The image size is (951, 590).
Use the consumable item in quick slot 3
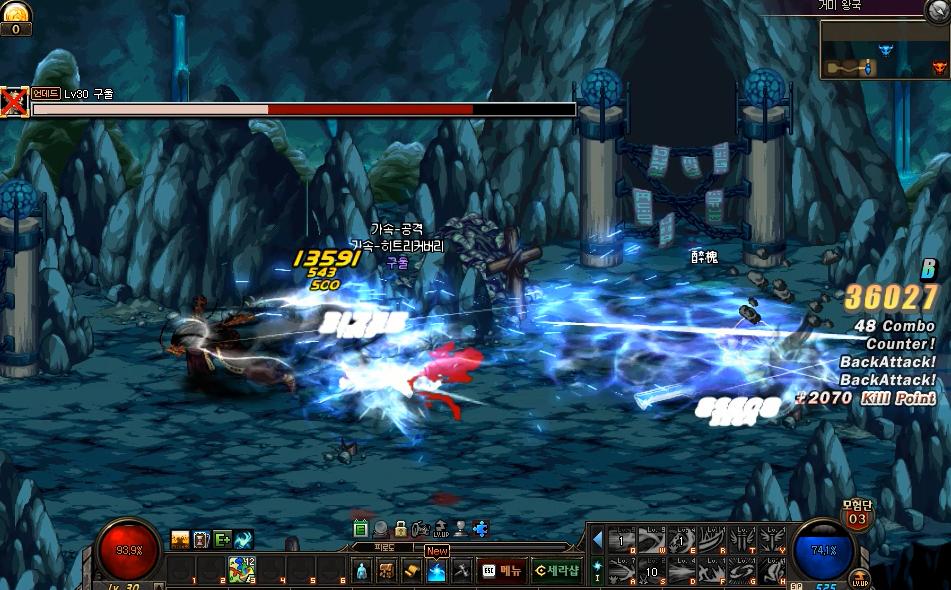coord(241,570)
